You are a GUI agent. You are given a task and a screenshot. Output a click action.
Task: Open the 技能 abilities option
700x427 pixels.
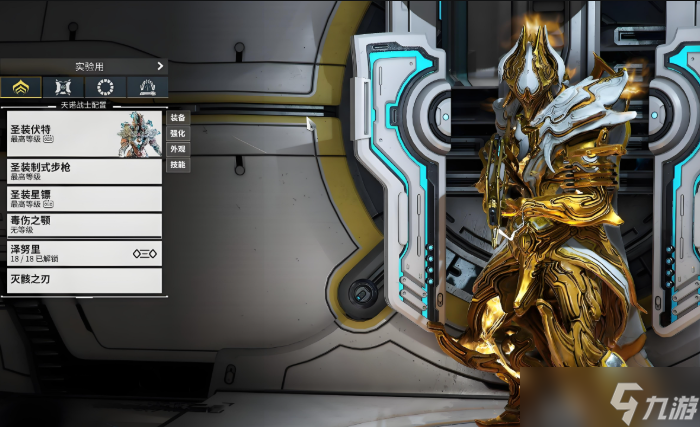(x=177, y=164)
